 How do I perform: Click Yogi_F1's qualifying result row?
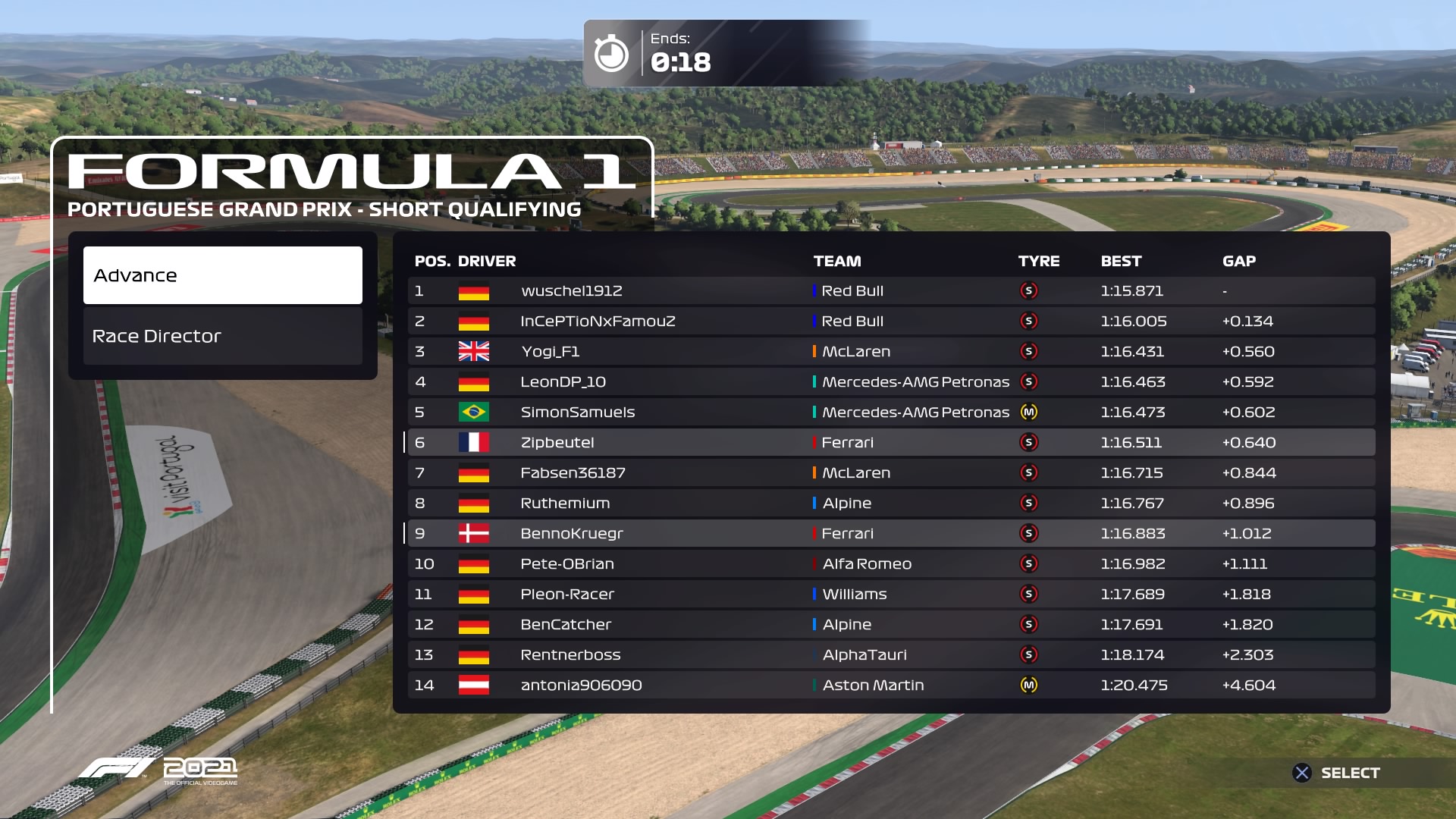coord(890,352)
